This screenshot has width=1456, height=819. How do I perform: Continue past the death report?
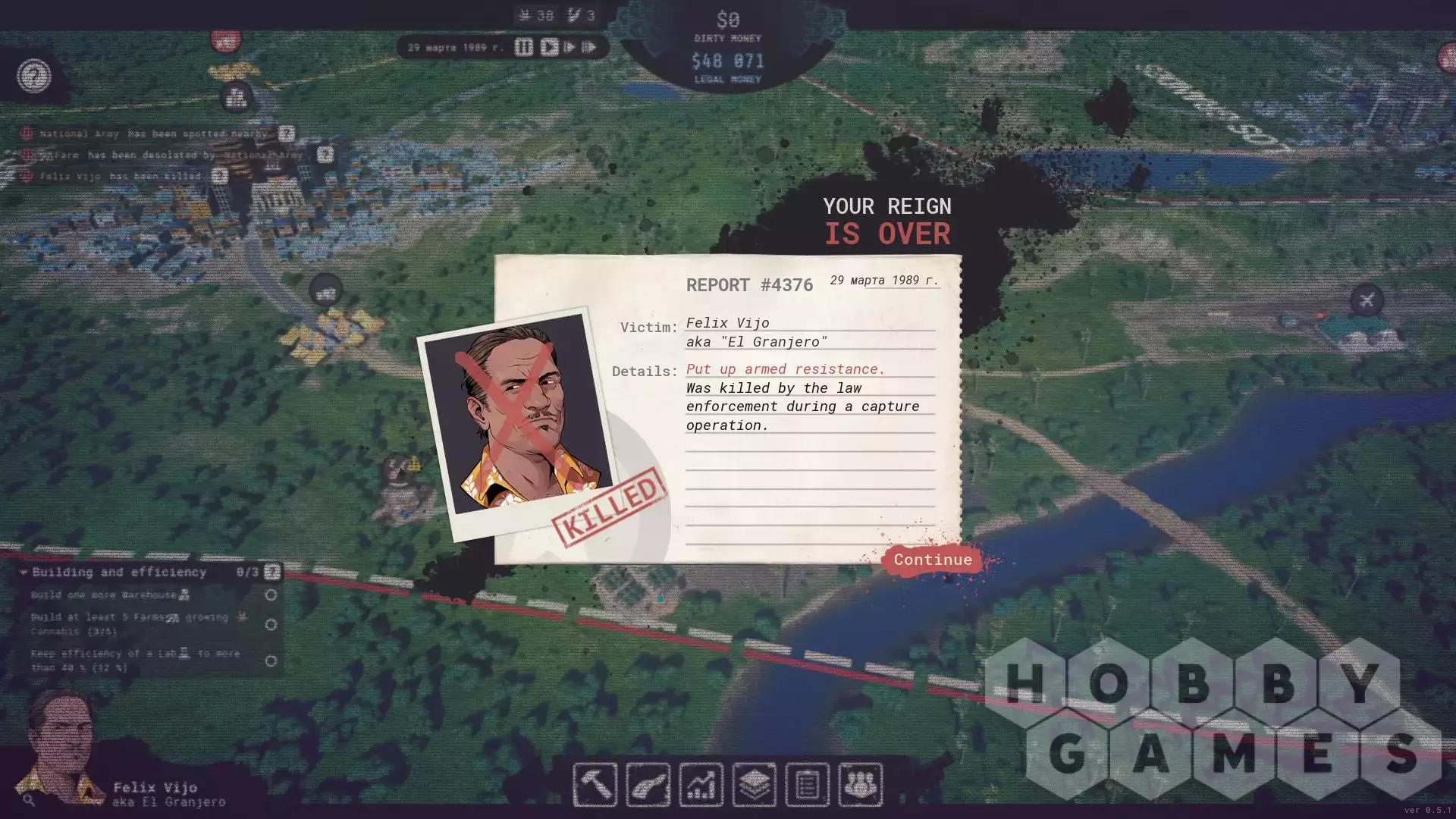[932, 560]
